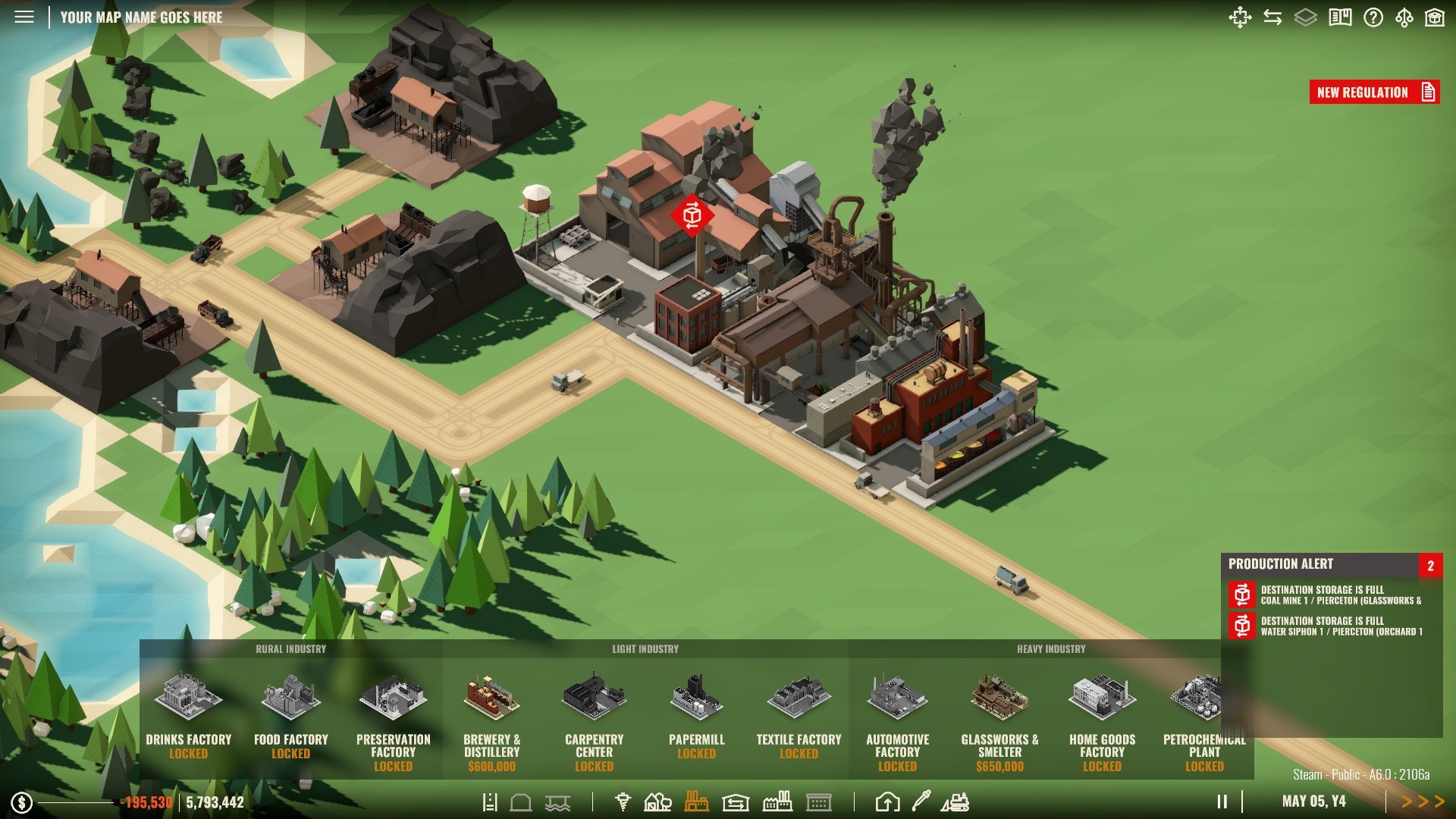The image size is (1456, 819).
Task: Open the open-book guide icon
Action: [x=1340, y=17]
